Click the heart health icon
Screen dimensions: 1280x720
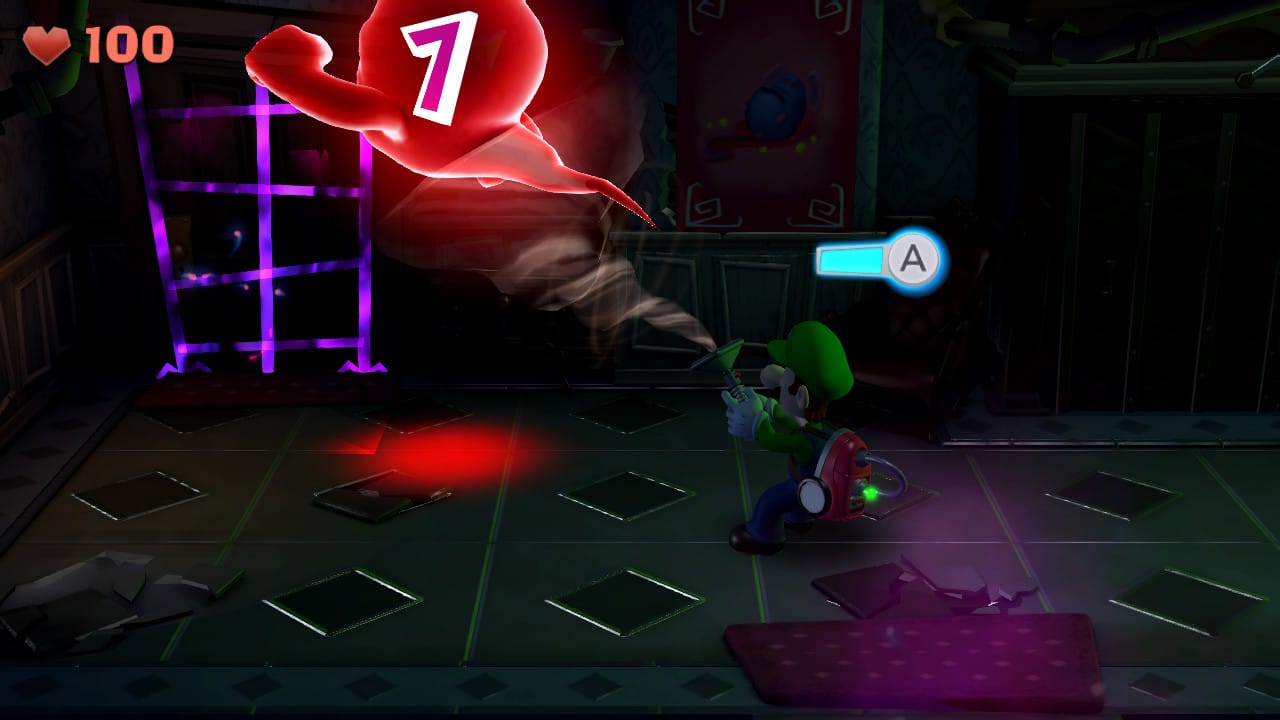coord(48,45)
